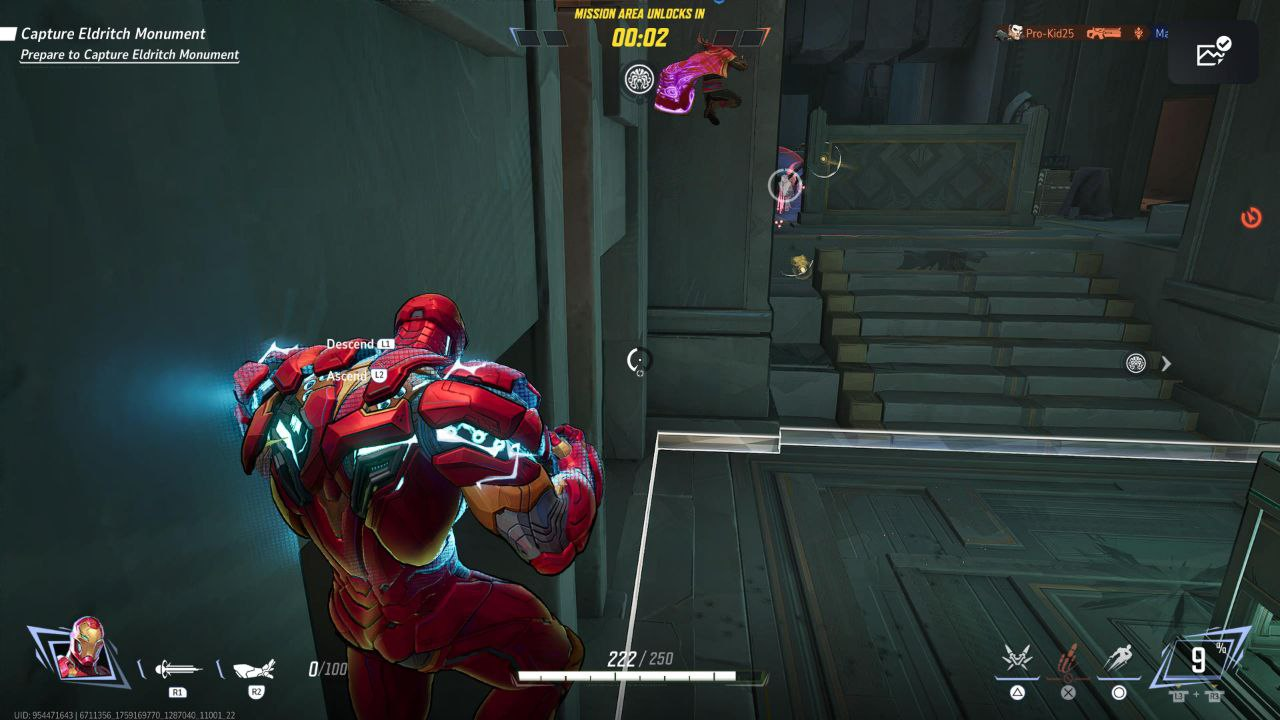Click the red micro-missile ability icon

(1069, 660)
